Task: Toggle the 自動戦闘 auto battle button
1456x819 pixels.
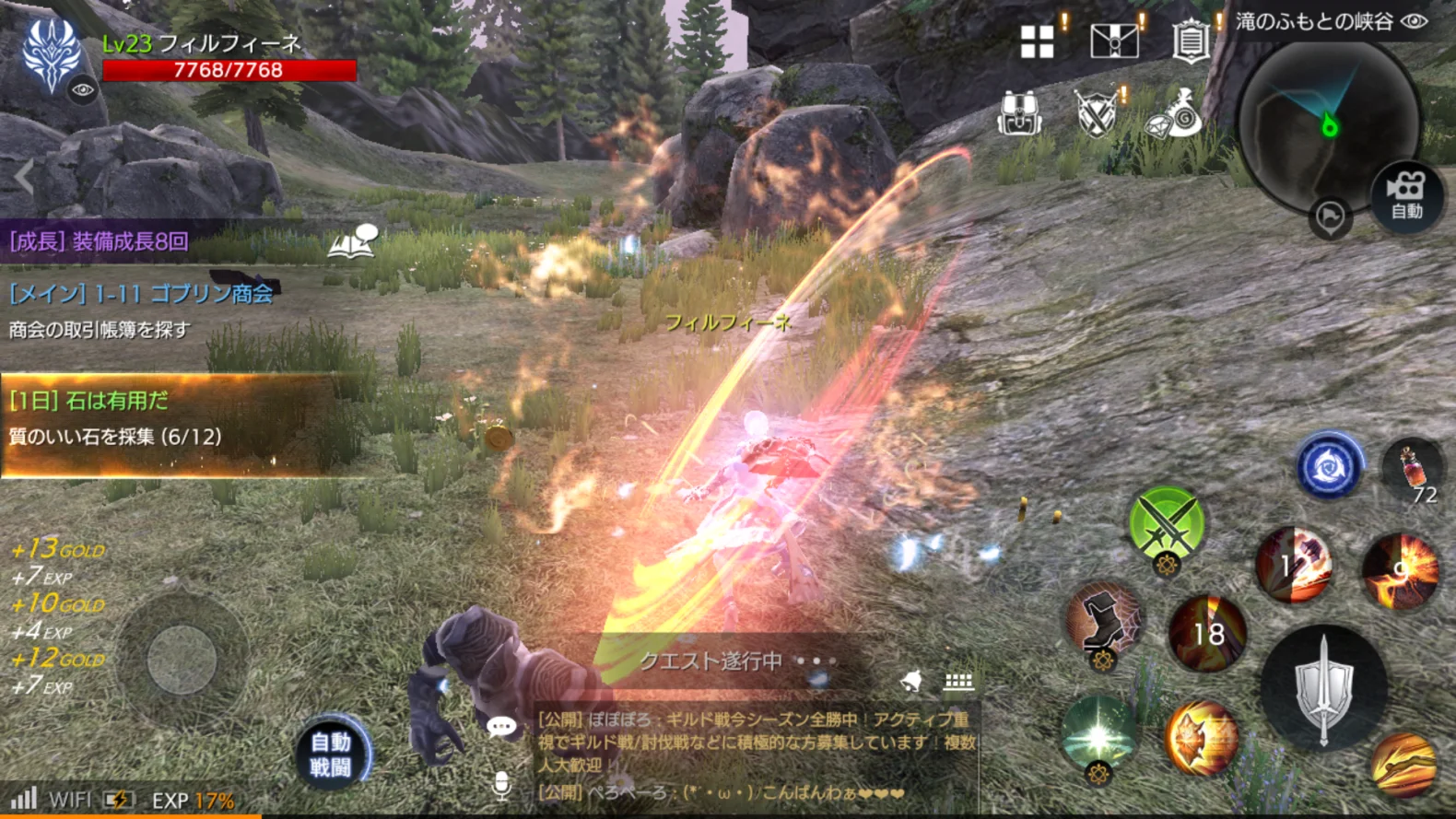Action: coord(331,755)
